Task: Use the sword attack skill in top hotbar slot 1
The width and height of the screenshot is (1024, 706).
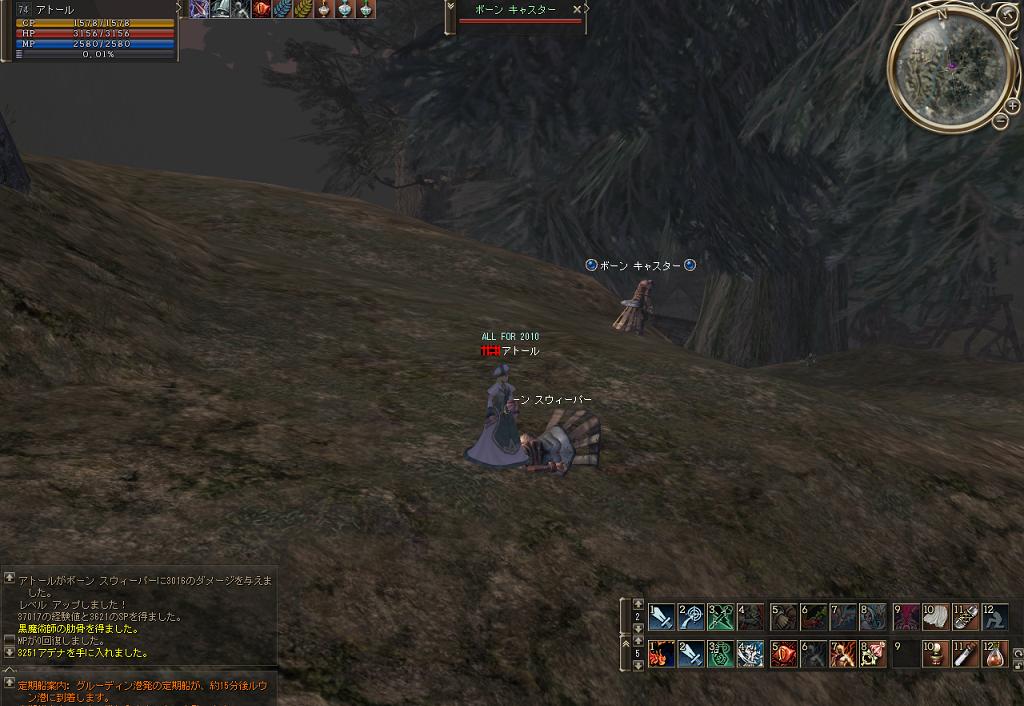Action: (x=662, y=615)
